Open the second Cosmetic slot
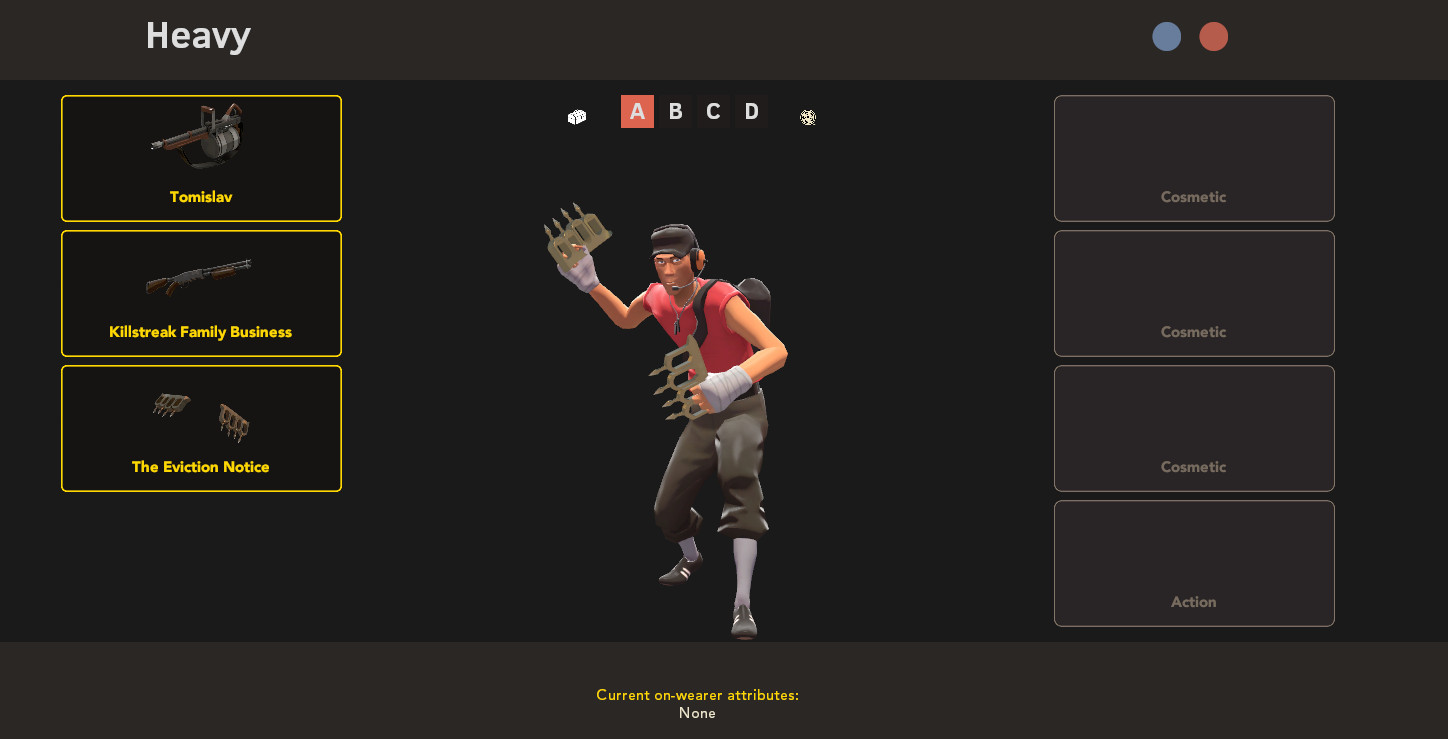Image resolution: width=1448 pixels, height=739 pixels. pyautogui.click(x=1193, y=293)
